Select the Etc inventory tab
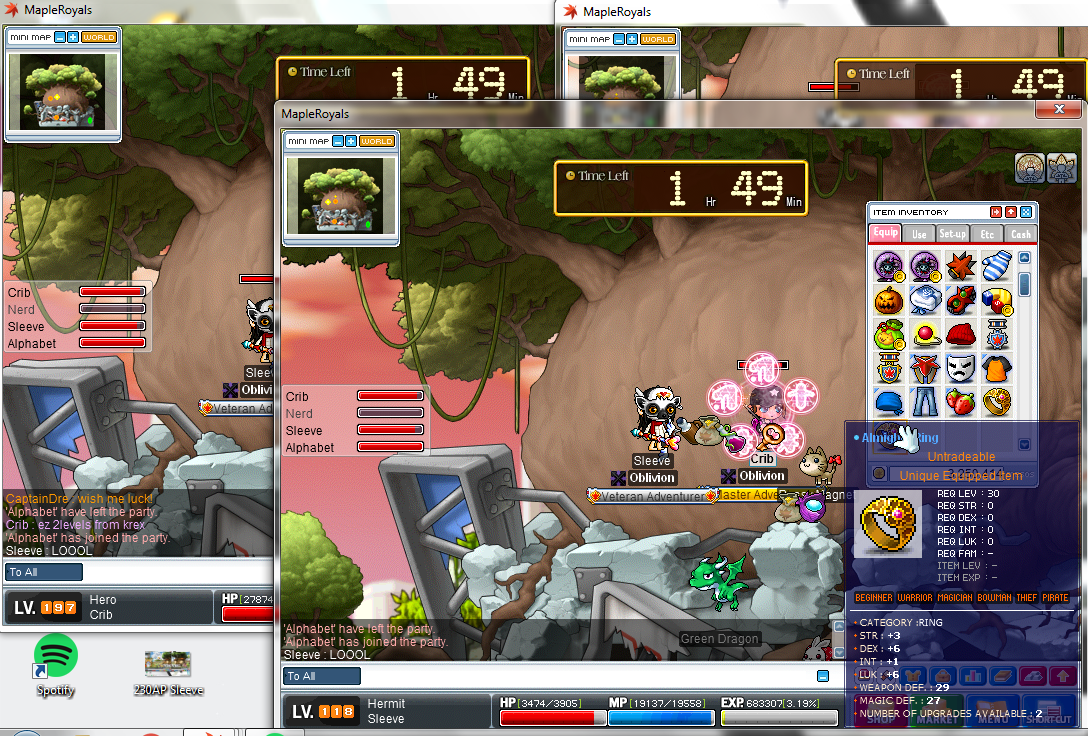The height and width of the screenshot is (736, 1088). (987, 233)
